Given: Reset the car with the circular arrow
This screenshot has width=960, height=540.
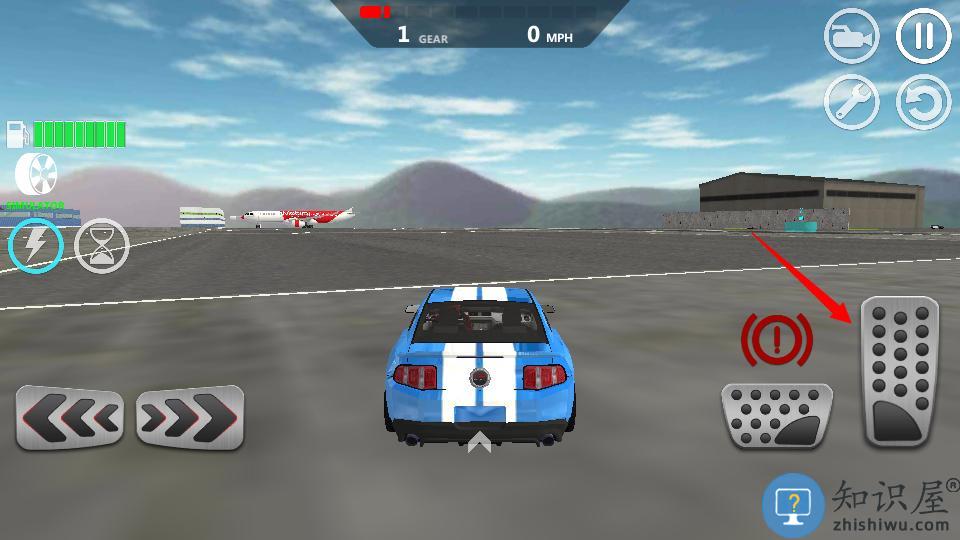Looking at the screenshot, I should coord(923,101).
